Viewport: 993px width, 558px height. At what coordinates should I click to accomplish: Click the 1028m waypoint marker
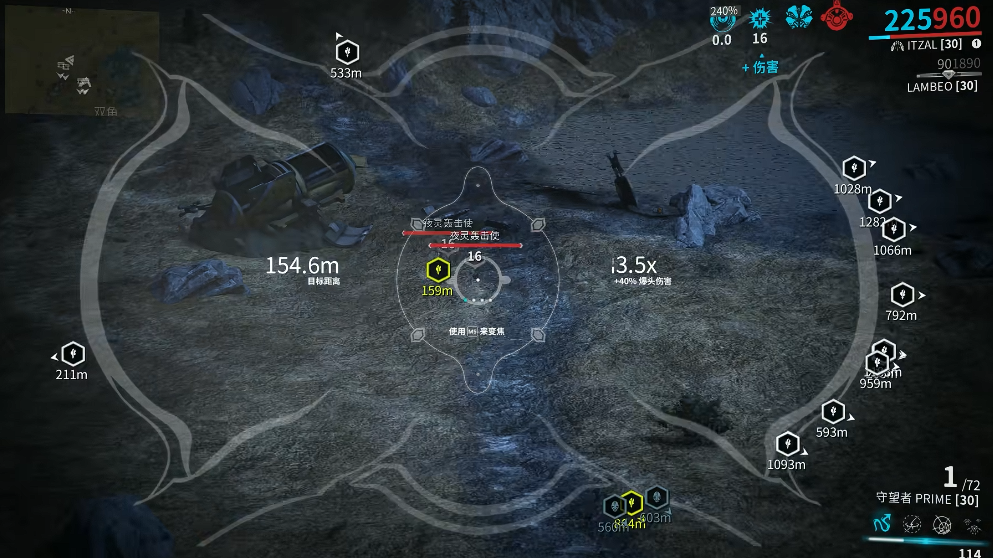pos(853,168)
